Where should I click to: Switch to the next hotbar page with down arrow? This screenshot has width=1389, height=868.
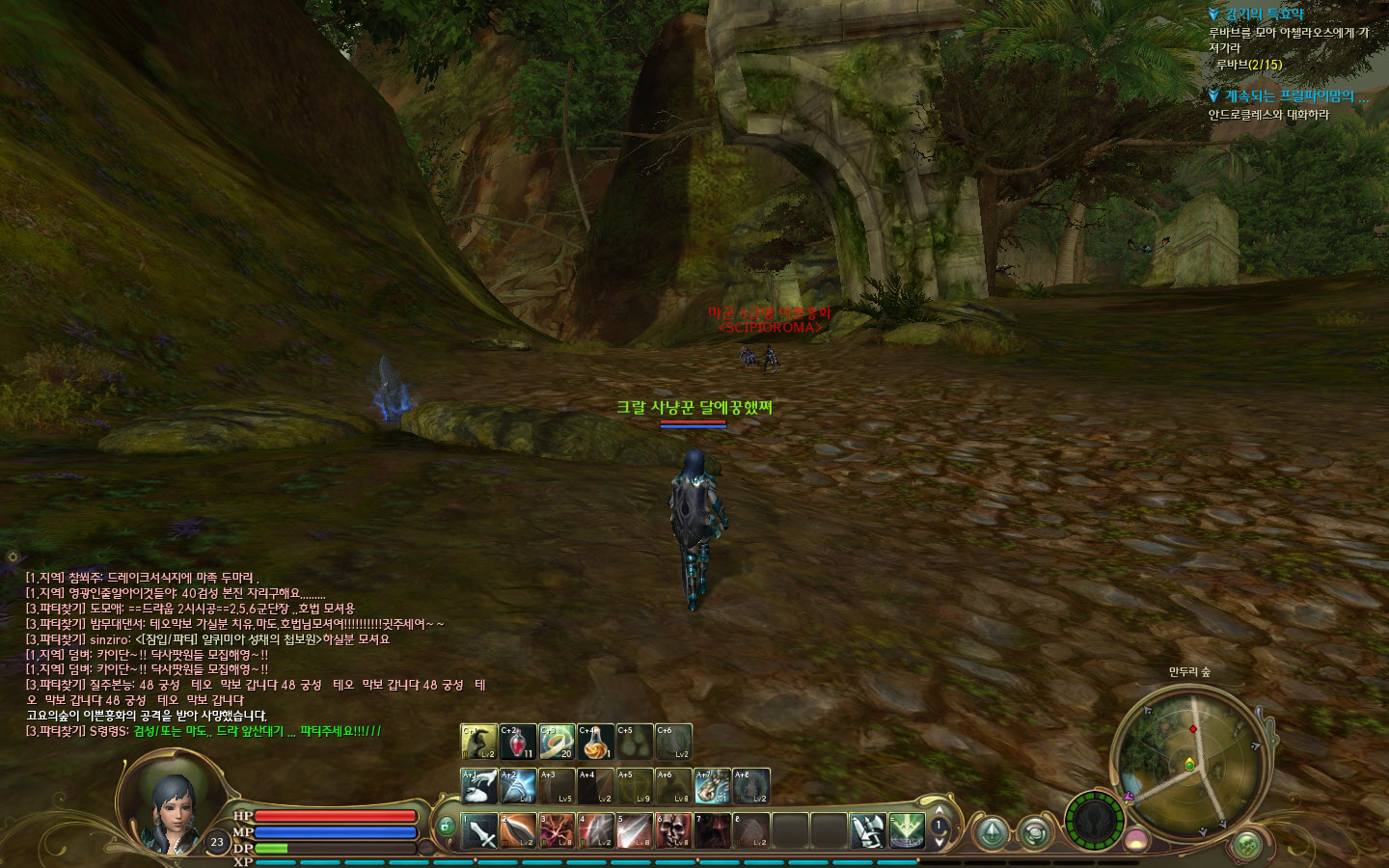pos(939,841)
